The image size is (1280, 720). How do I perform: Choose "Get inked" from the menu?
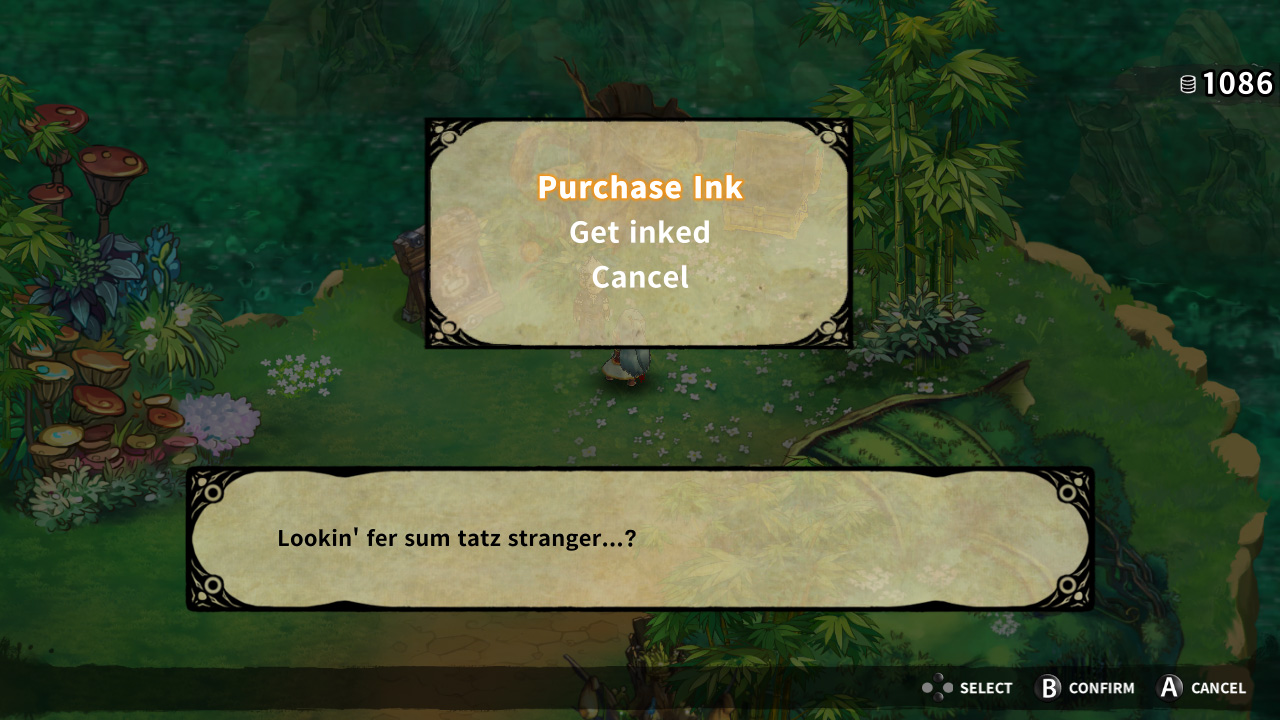(x=639, y=232)
